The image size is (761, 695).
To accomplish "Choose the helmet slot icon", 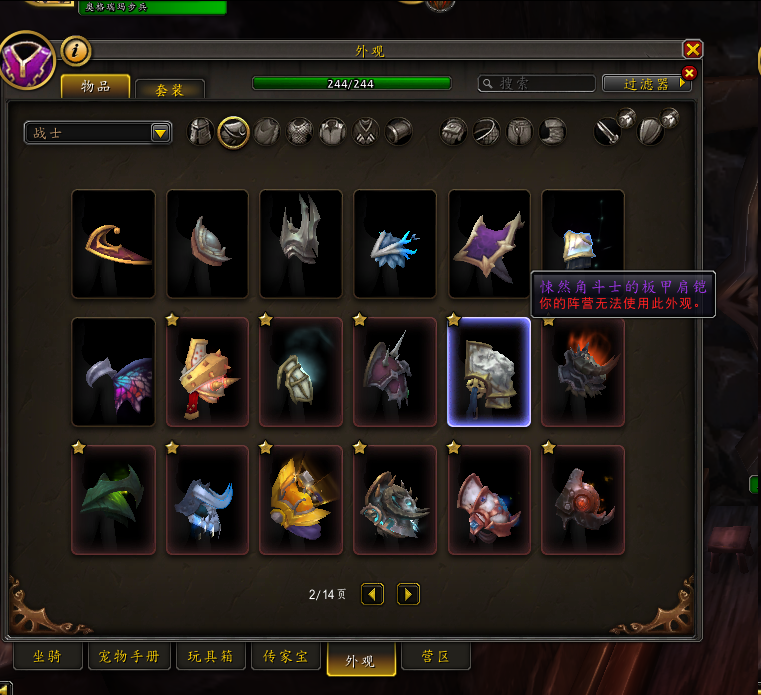I will 202,132.
